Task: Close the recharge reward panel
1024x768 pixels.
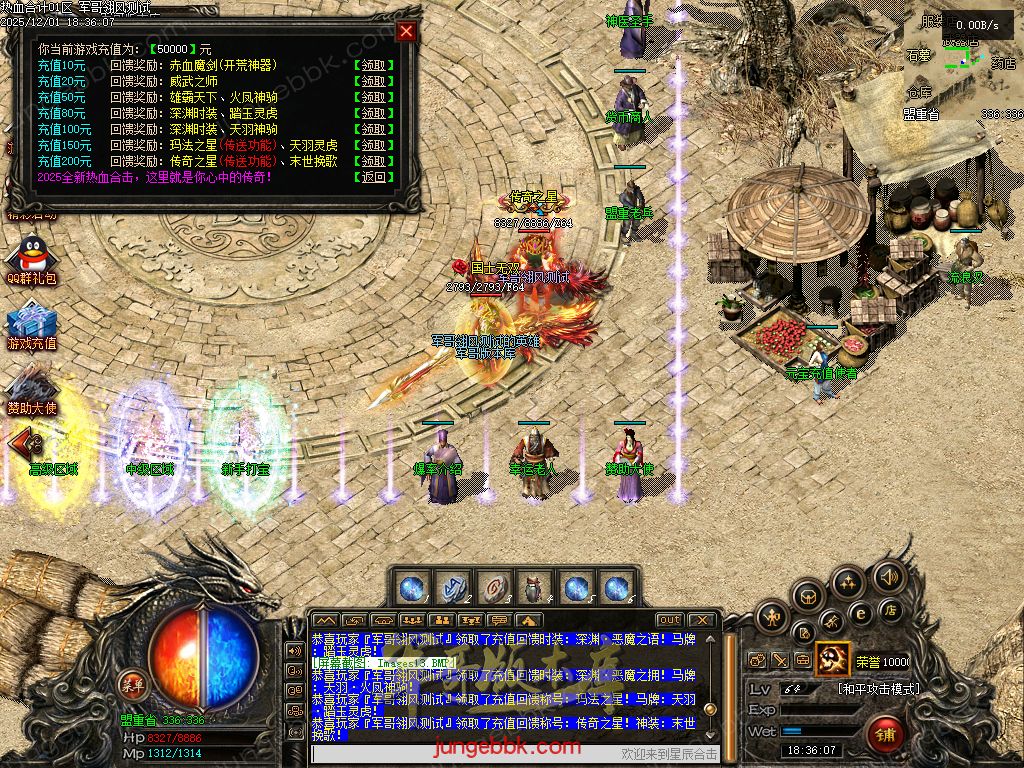Action: 406,31
